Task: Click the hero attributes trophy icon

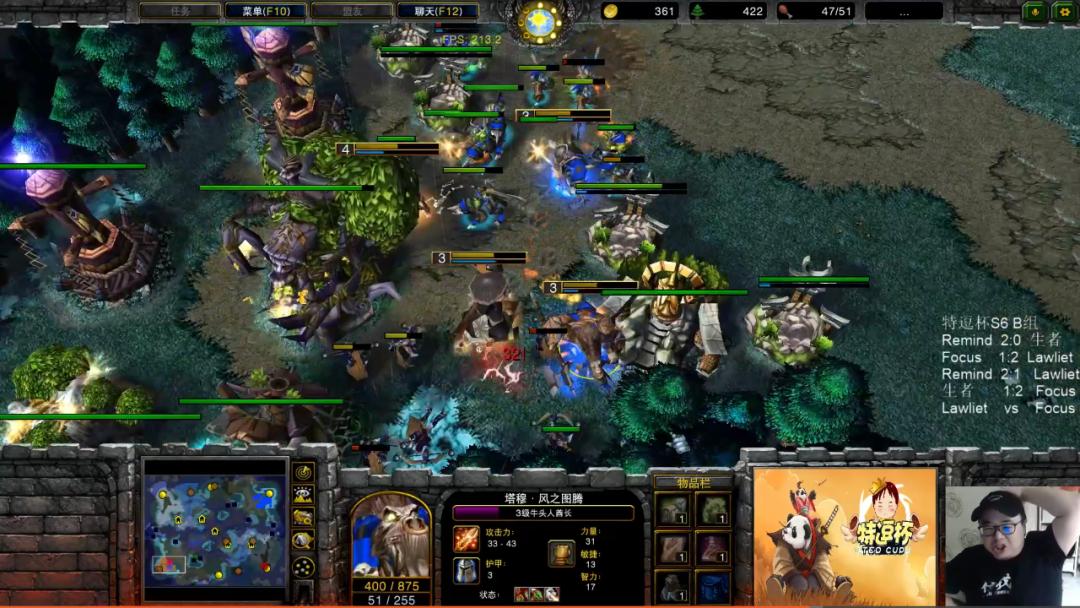Action: (x=562, y=553)
